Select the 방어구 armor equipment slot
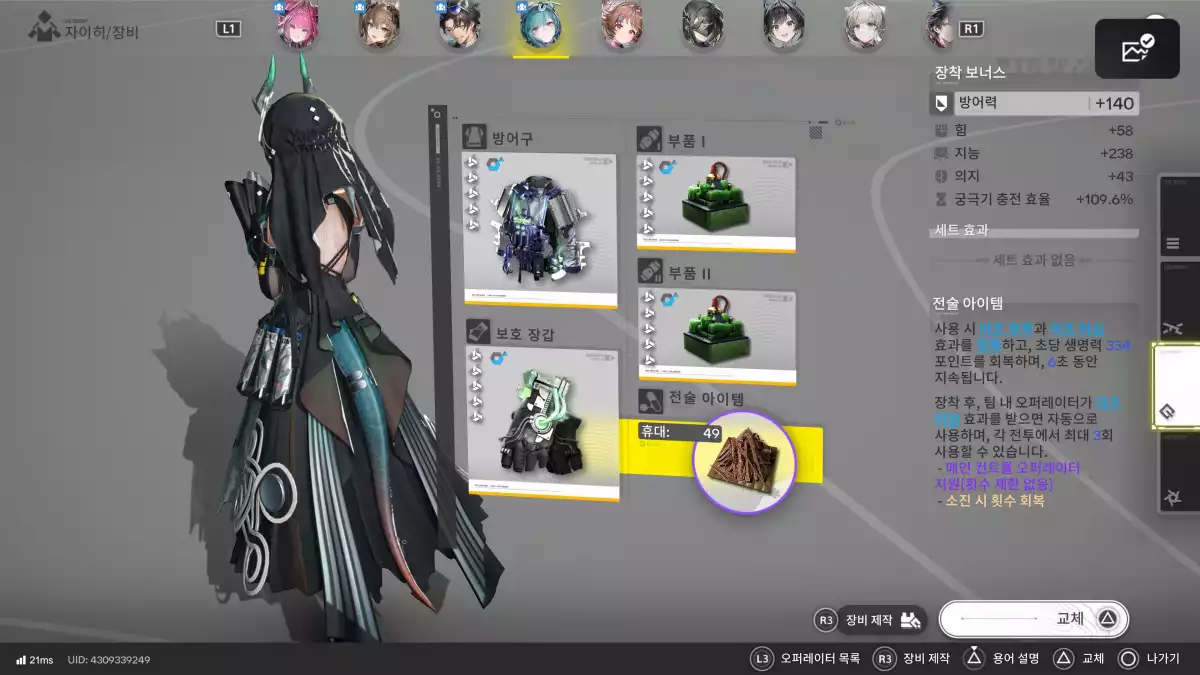 click(540, 229)
